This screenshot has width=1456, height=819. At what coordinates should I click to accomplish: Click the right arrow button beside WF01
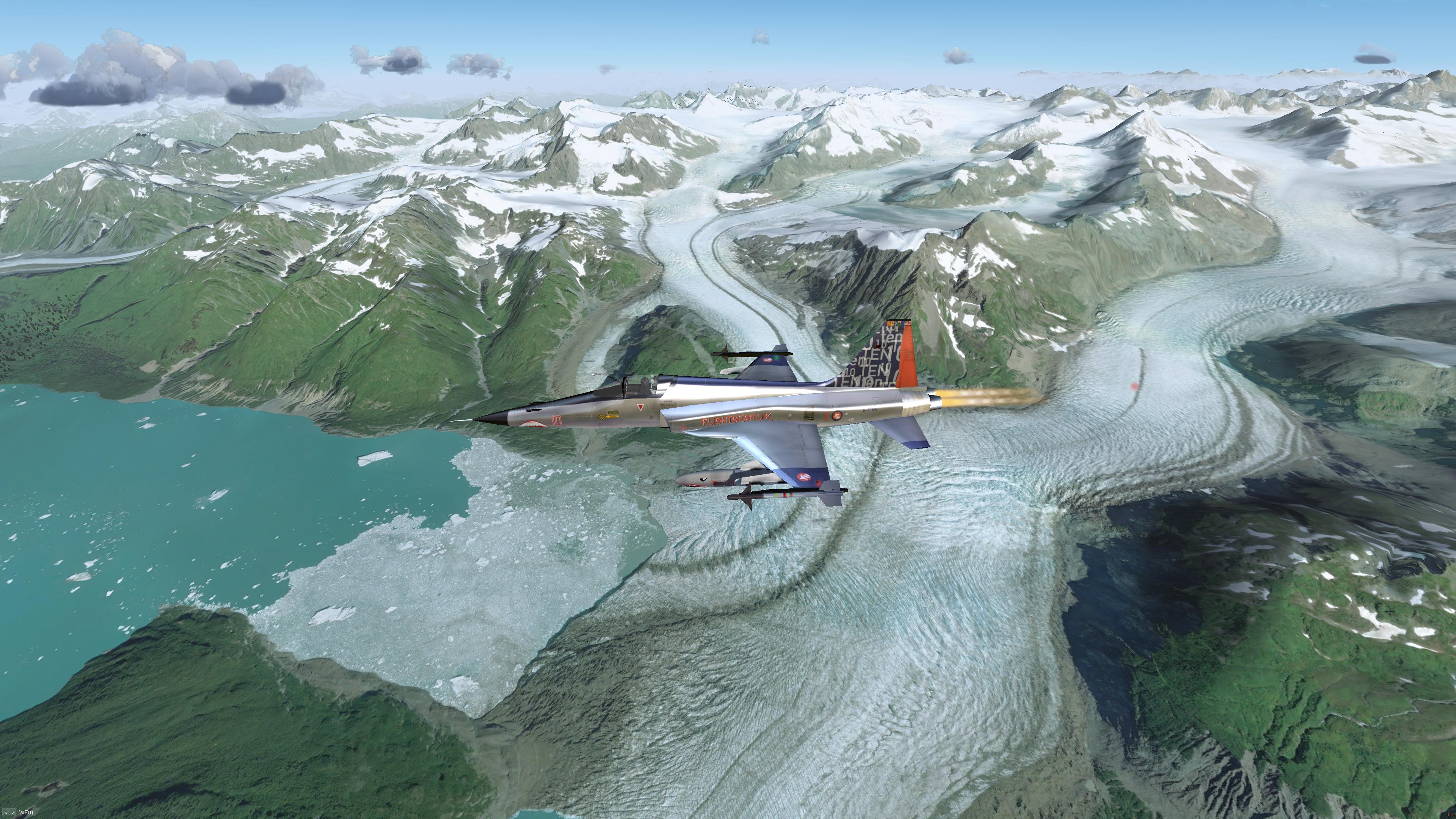point(13,812)
